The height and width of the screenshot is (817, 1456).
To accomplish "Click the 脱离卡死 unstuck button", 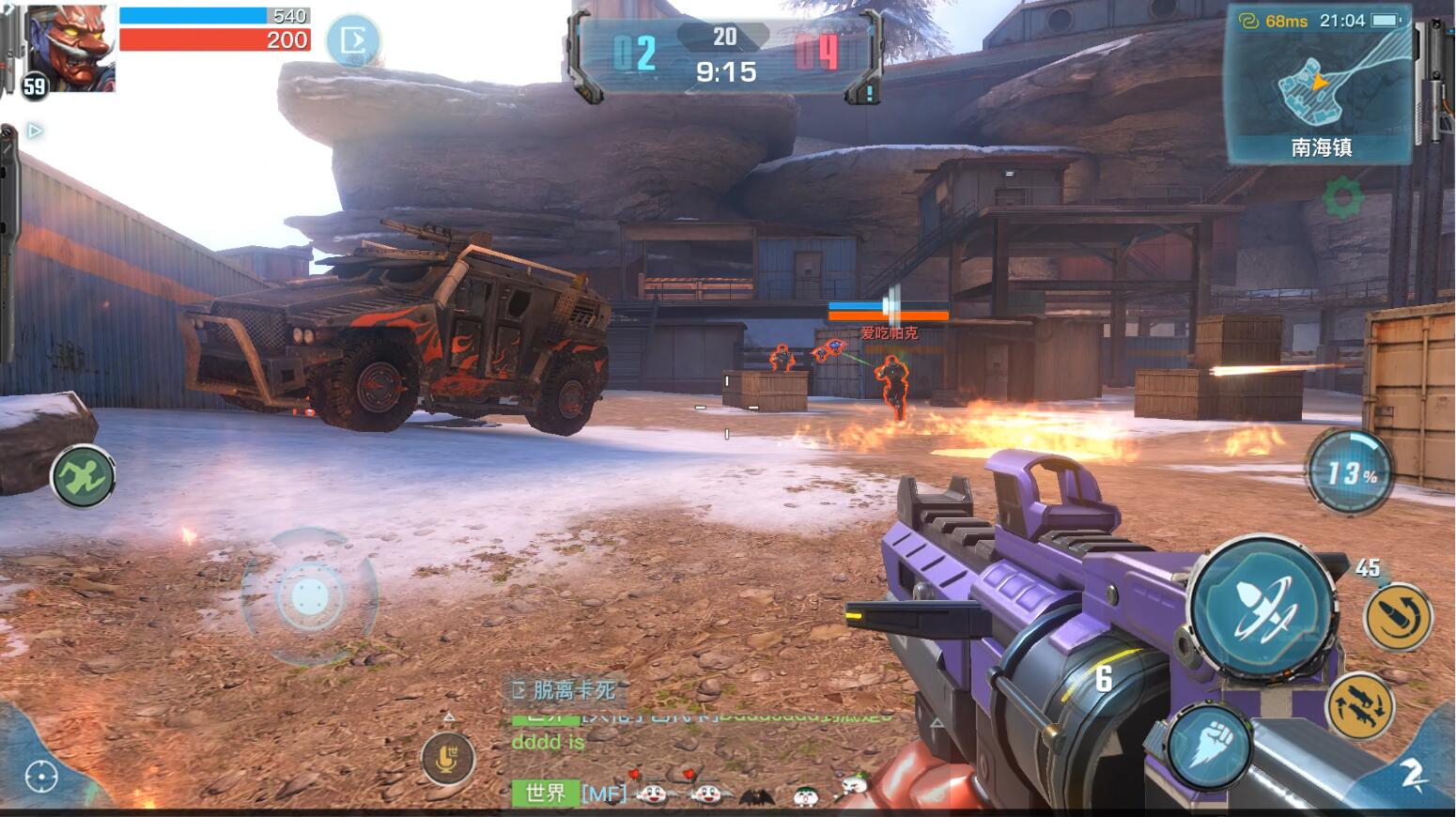I will tap(565, 690).
